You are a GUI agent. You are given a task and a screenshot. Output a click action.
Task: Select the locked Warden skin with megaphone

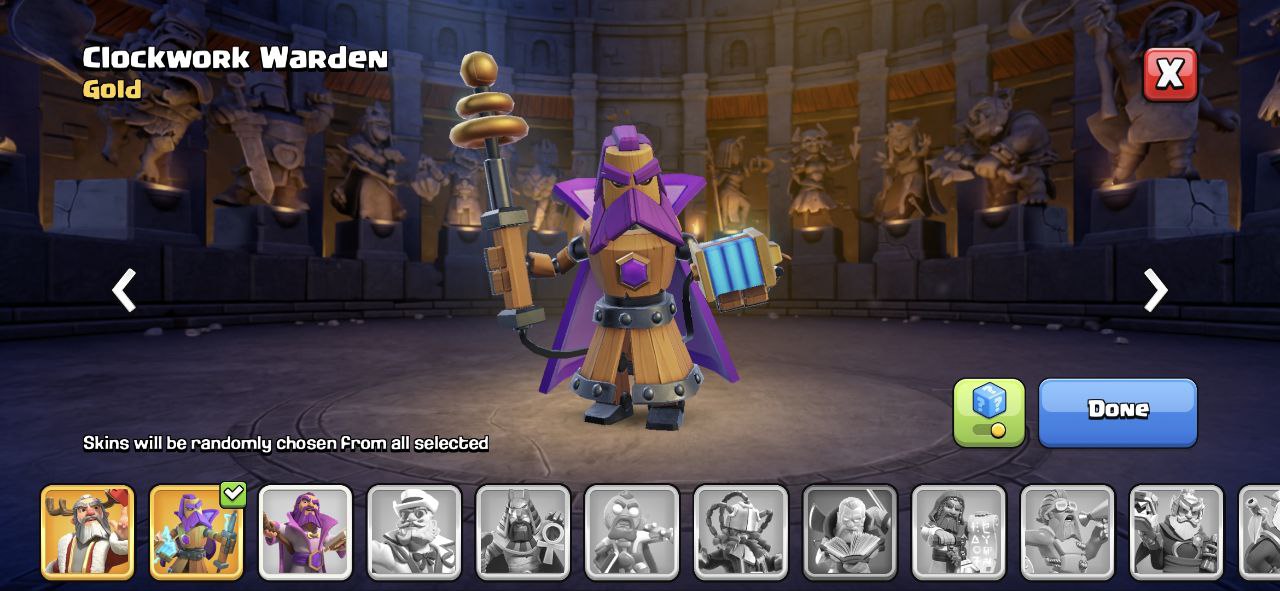click(1068, 532)
